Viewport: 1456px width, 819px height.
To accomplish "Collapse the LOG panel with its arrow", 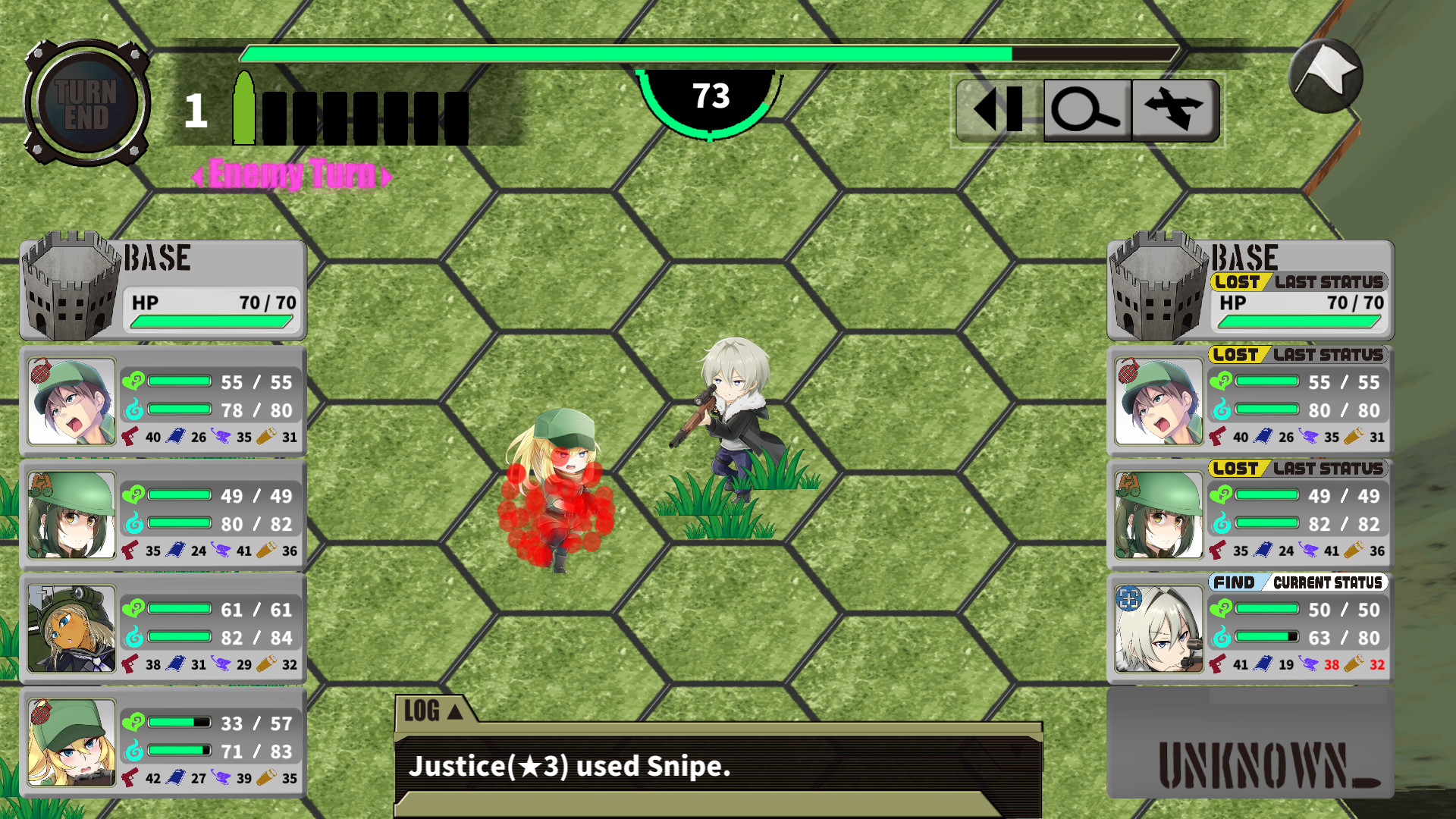I will coord(453,711).
